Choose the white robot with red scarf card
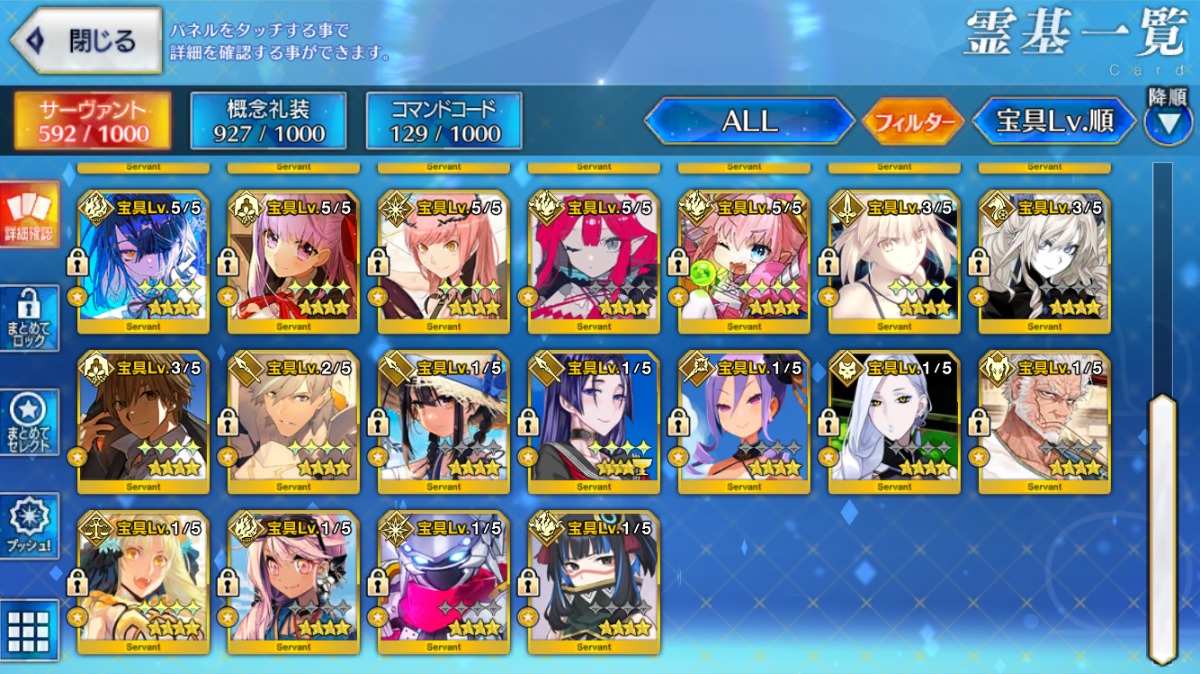Image resolution: width=1200 pixels, height=674 pixels. [x=444, y=581]
